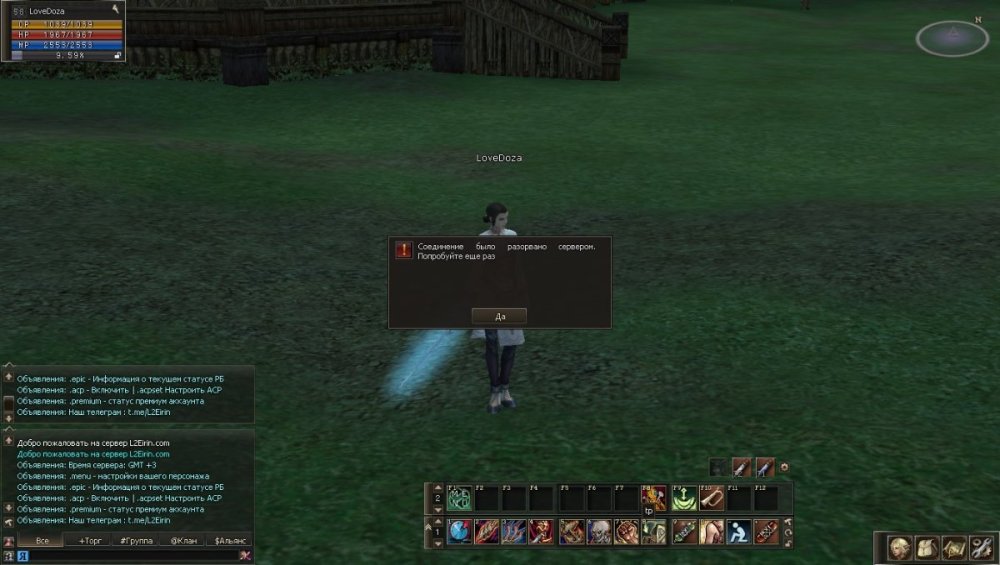Open system settings wrench icon

[981, 548]
